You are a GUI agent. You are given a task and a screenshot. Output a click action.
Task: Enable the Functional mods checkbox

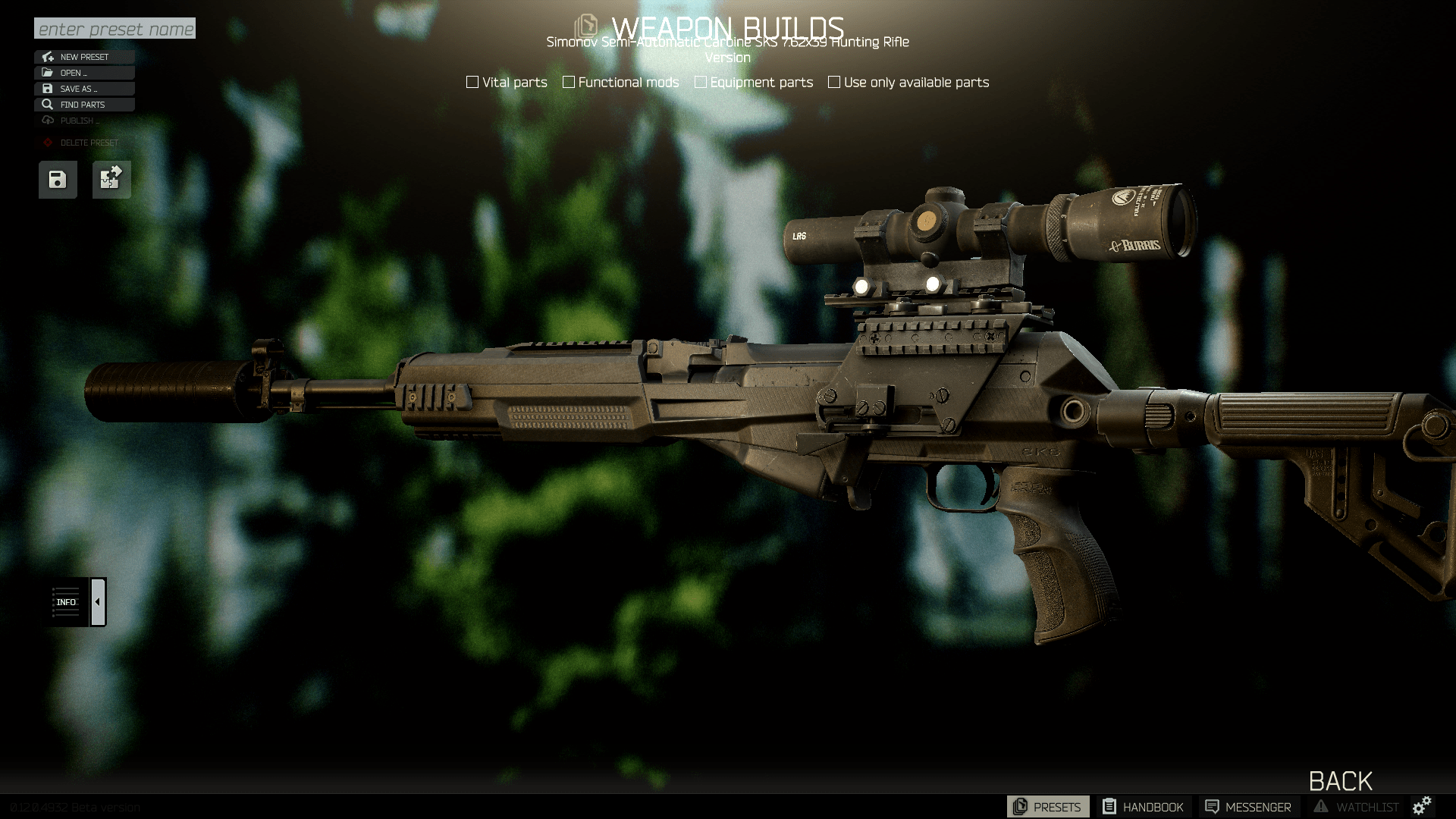pyautogui.click(x=569, y=82)
